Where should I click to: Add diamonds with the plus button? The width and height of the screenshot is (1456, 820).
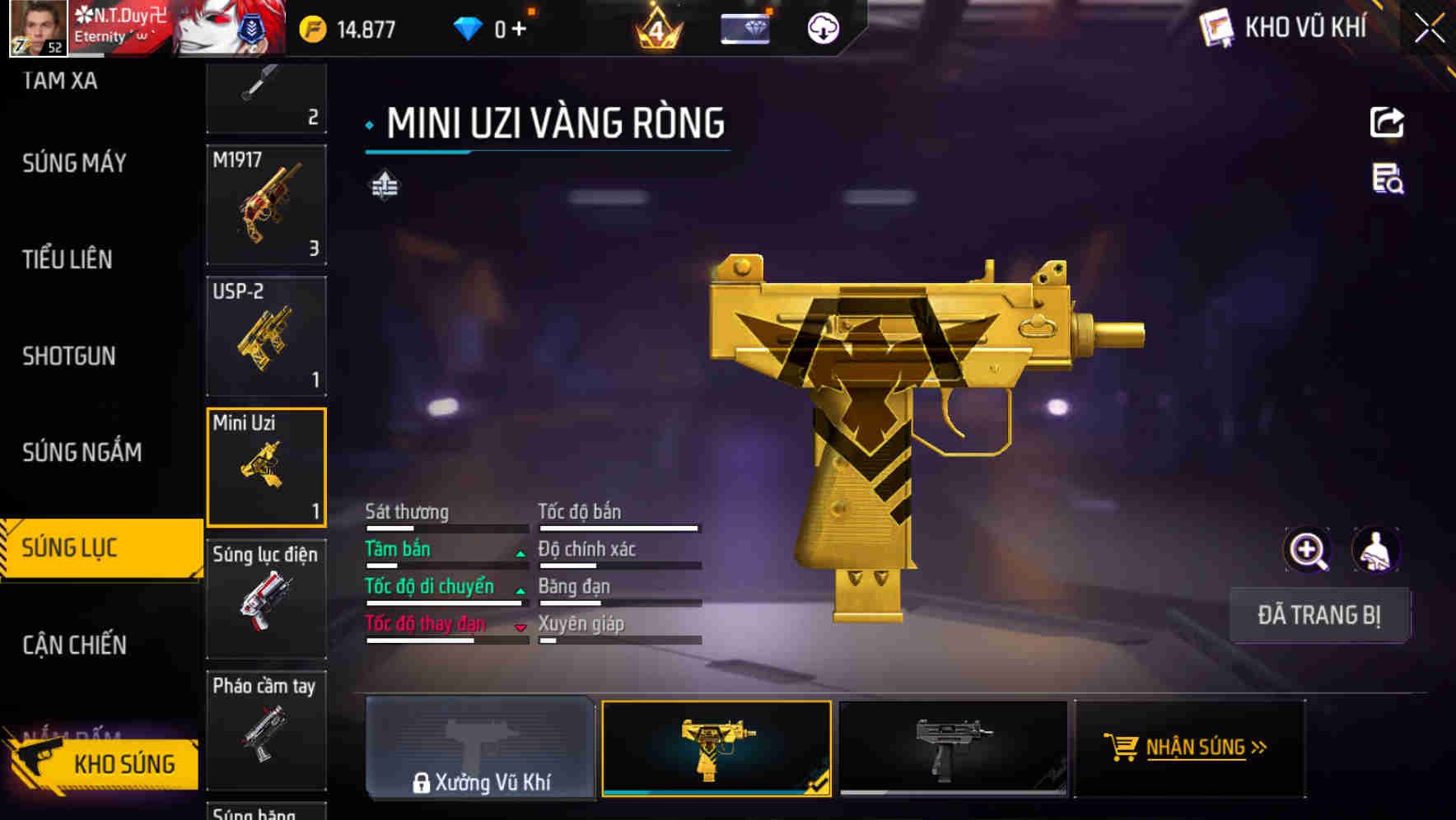click(519, 30)
